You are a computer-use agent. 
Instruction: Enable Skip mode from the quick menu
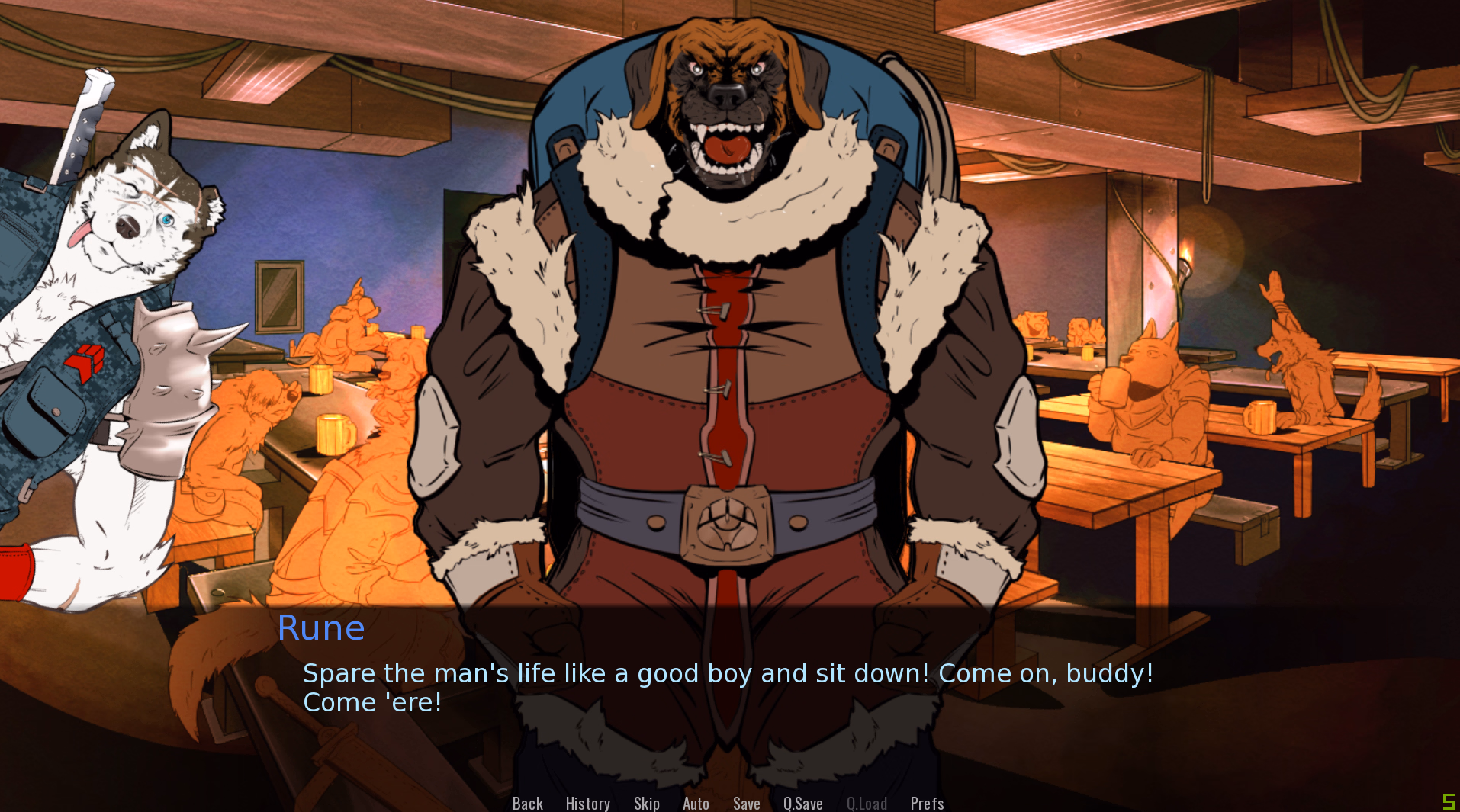pos(646,803)
